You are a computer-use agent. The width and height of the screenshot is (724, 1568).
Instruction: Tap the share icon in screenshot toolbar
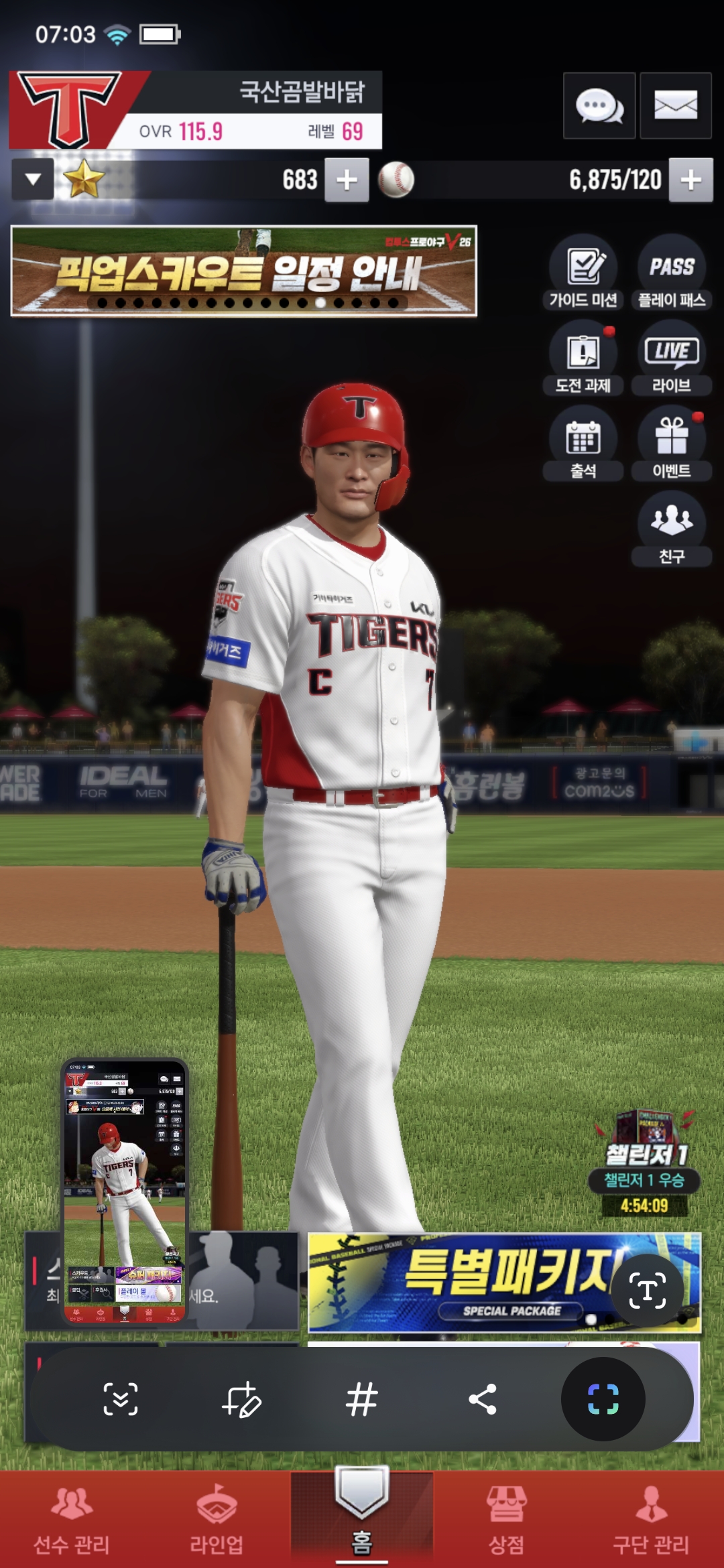click(482, 1399)
